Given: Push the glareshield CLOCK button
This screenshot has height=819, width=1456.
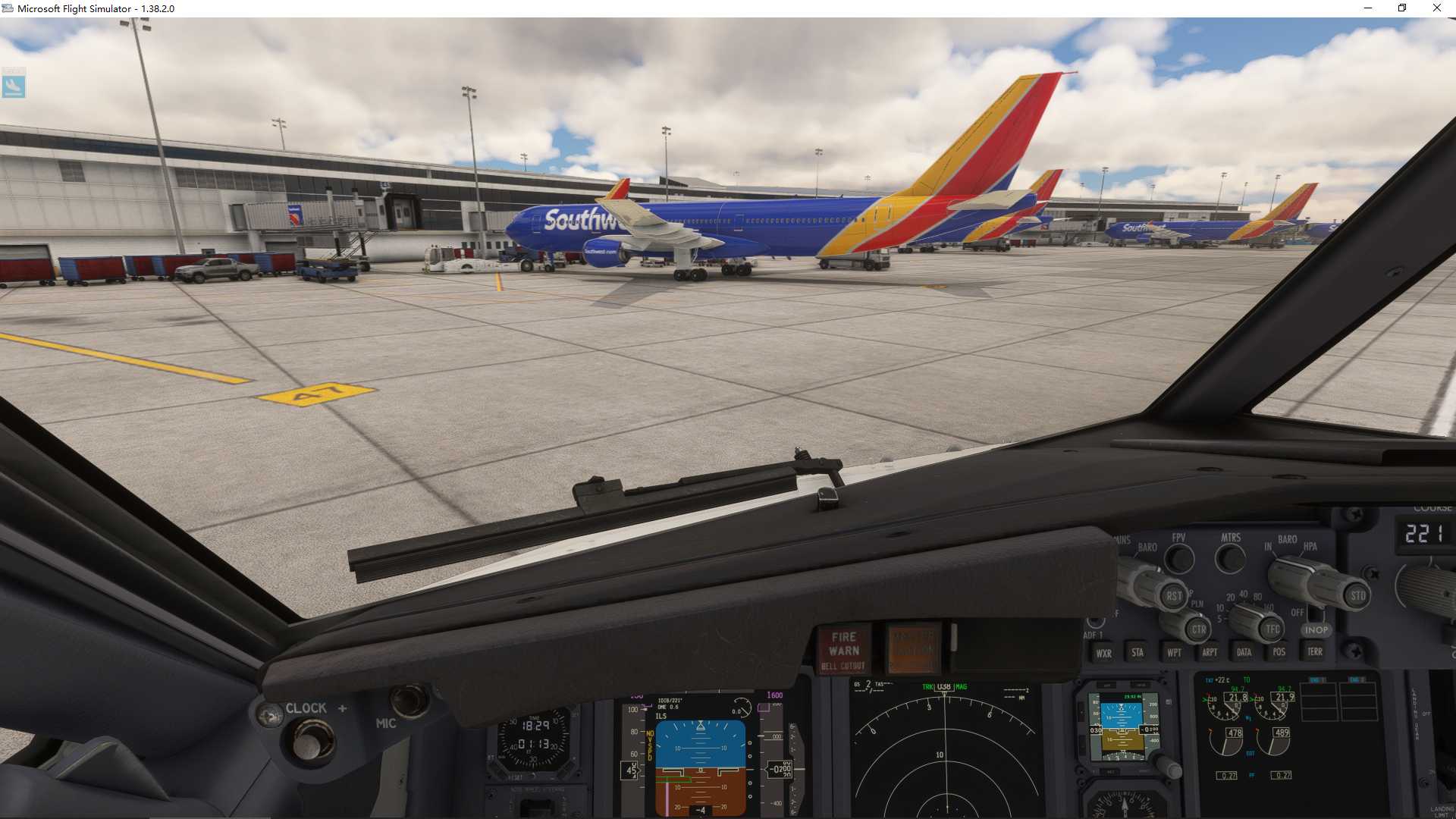Looking at the screenshot, I should 307,739.
